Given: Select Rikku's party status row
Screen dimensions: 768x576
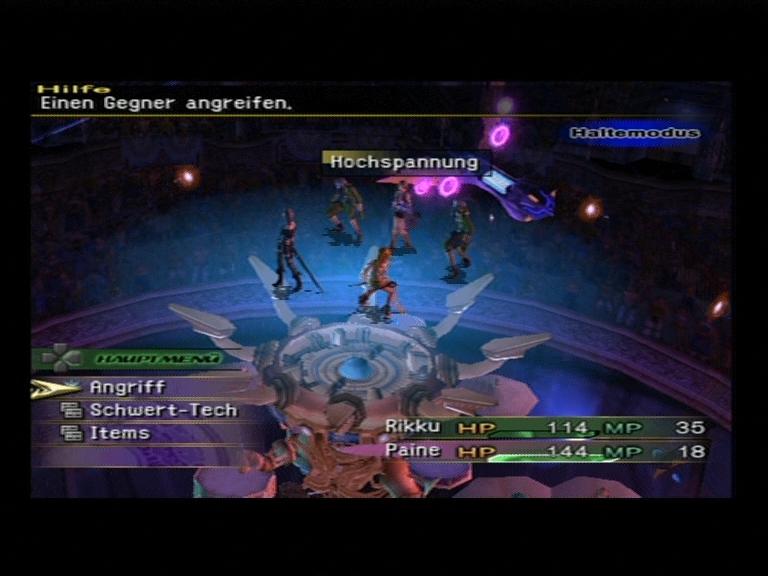Looking at the screenshot, I should click(544, 428).
